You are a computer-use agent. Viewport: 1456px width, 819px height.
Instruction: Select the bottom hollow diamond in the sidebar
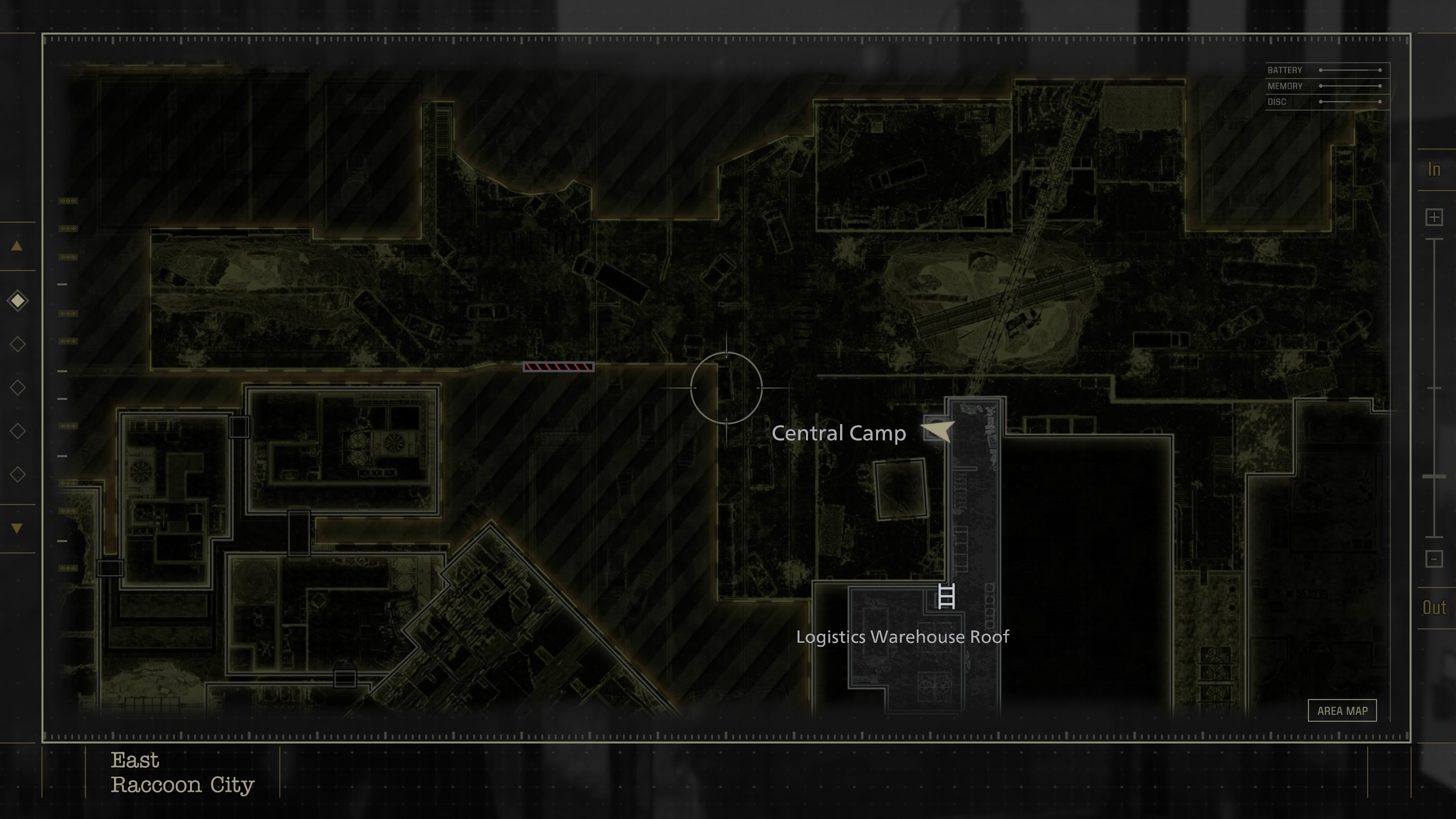18,475
